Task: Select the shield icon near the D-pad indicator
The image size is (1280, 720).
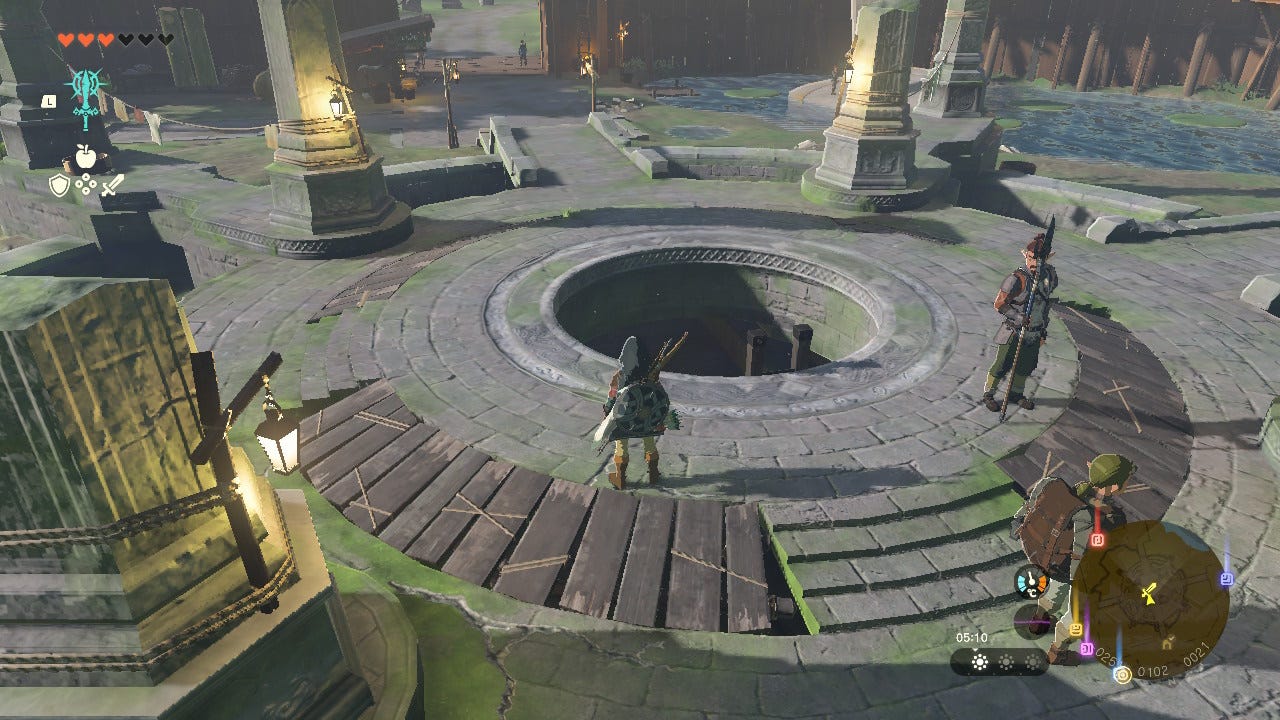Action: [58, 183]
